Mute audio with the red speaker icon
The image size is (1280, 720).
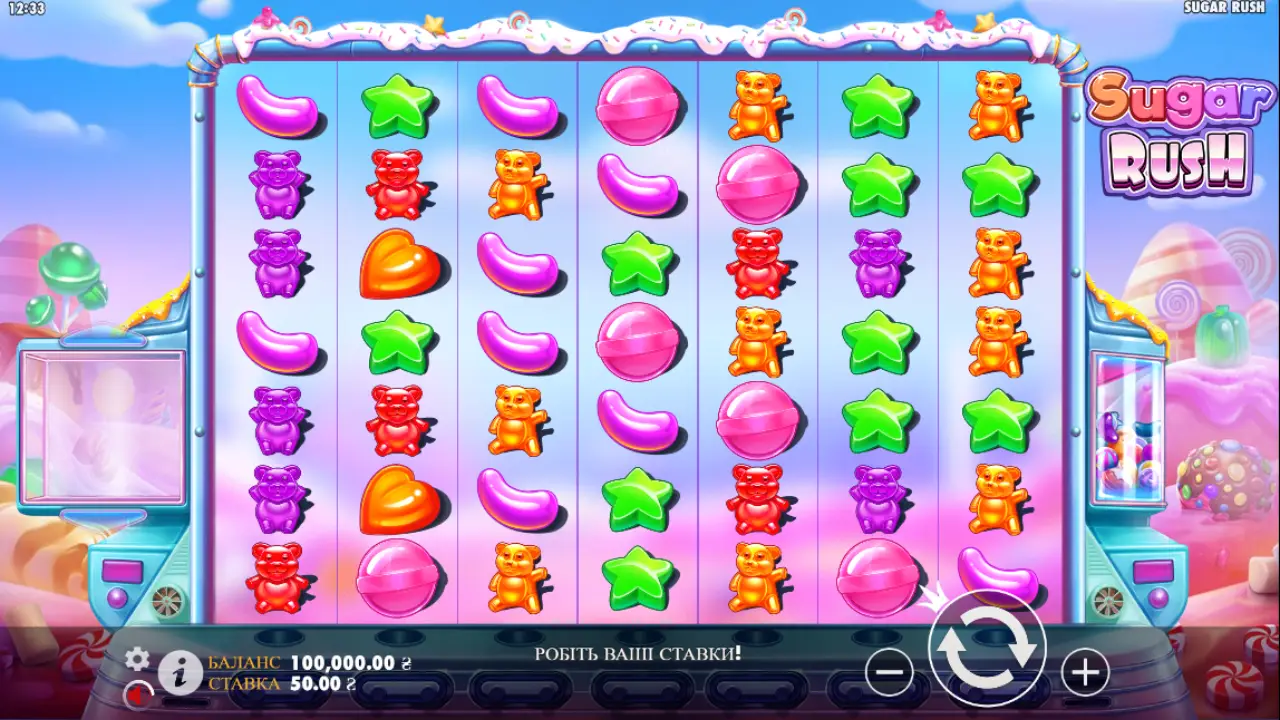(137, 694)
